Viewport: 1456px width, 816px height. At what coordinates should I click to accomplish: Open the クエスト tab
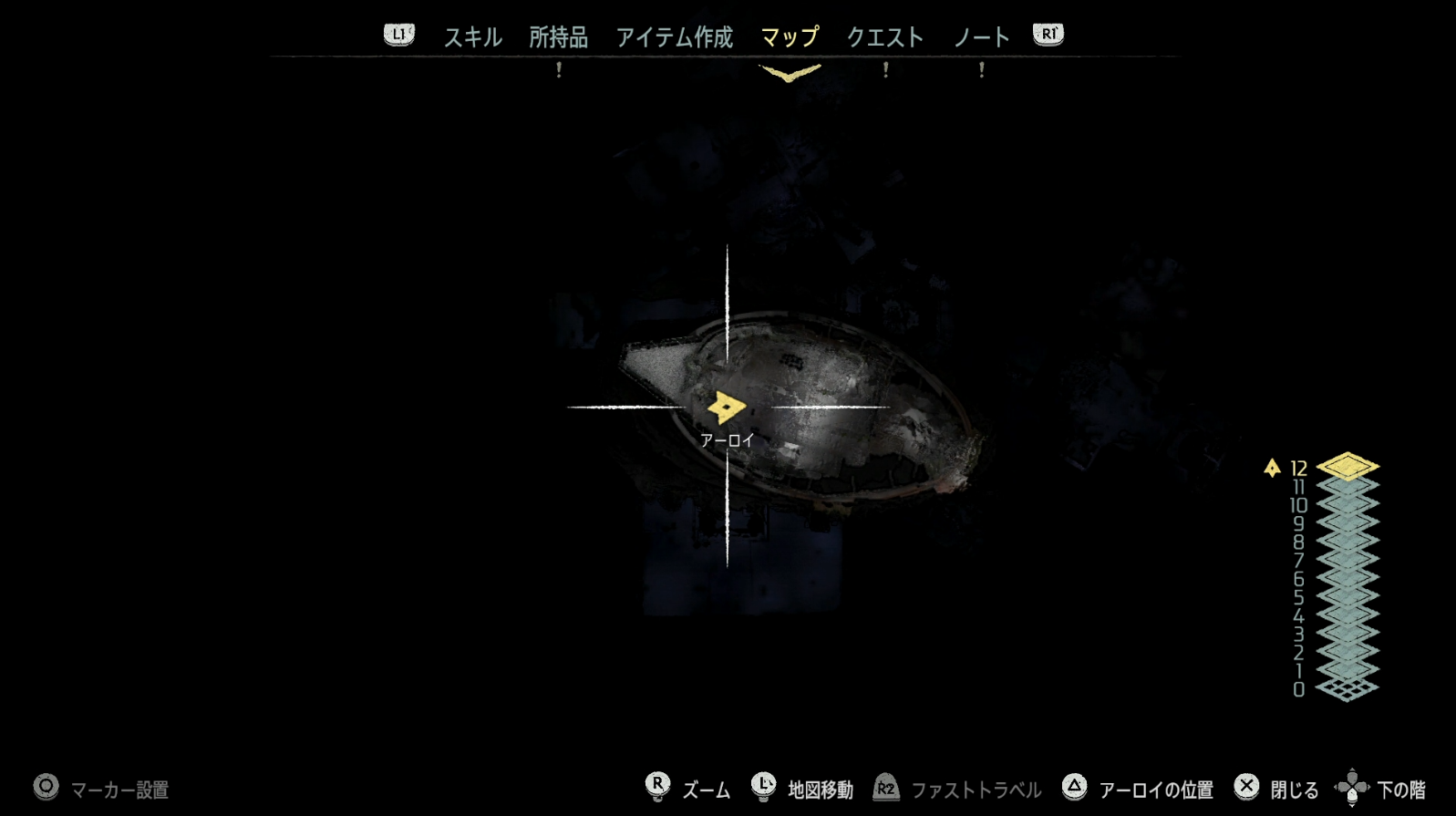pyautogui.click(x=884, y=37)
